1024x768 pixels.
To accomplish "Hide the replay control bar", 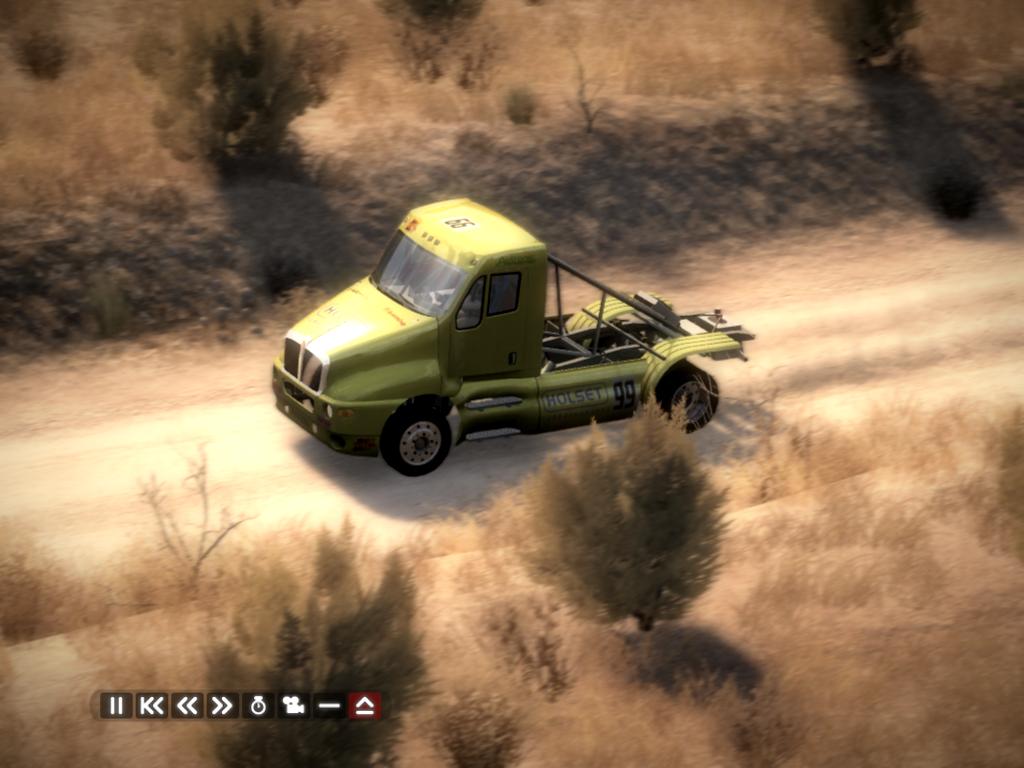I will click(328, 705).
